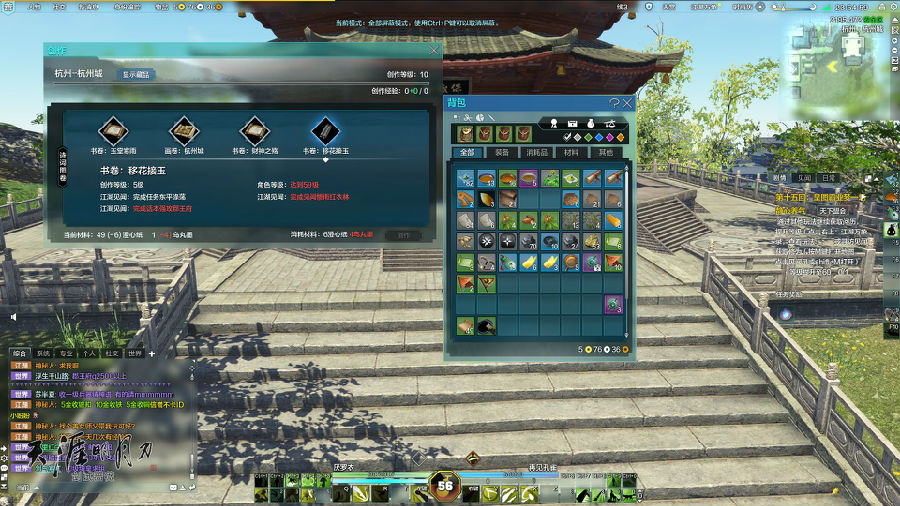Open the 材料 bag tab
The height and width of the screenshot is (506, 900).
coord(571,153)
